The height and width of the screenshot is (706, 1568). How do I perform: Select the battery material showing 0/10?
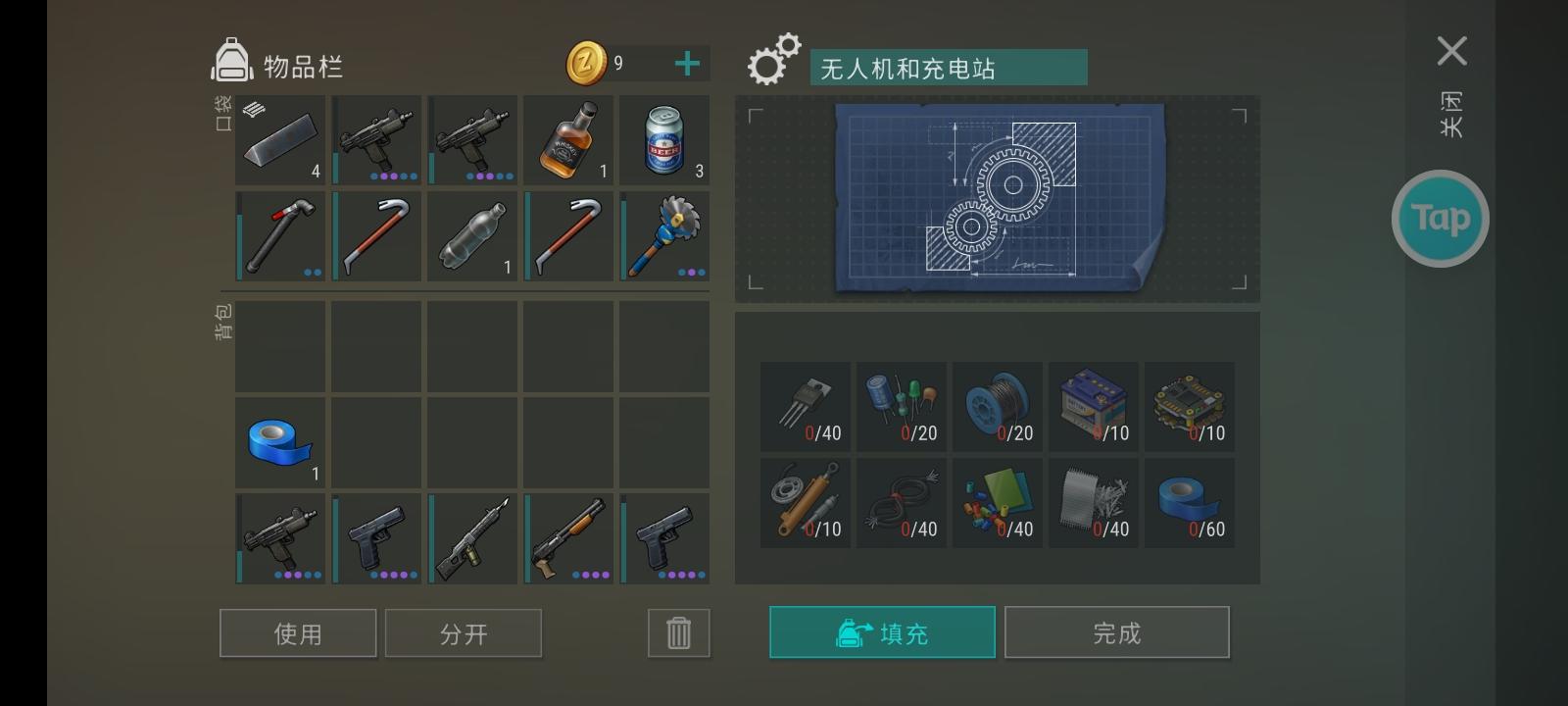pyautogui.click(x=1094, y=406)
